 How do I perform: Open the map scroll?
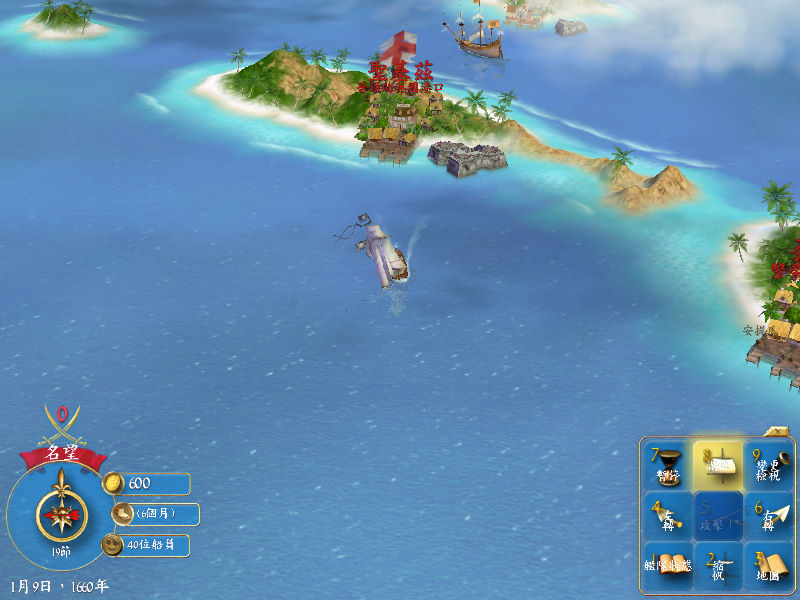pos(768,567)
